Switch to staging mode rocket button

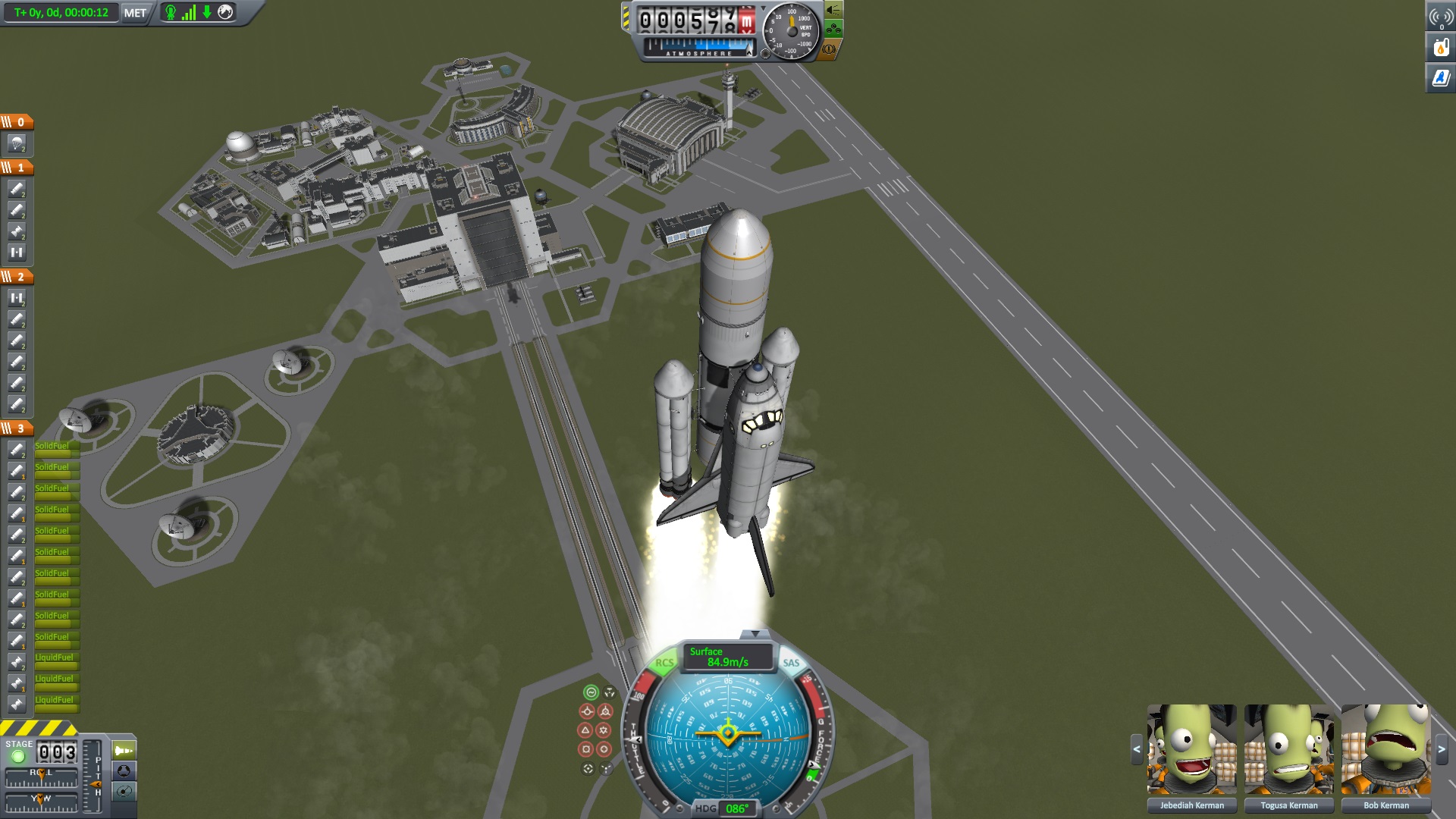[124, 751]
